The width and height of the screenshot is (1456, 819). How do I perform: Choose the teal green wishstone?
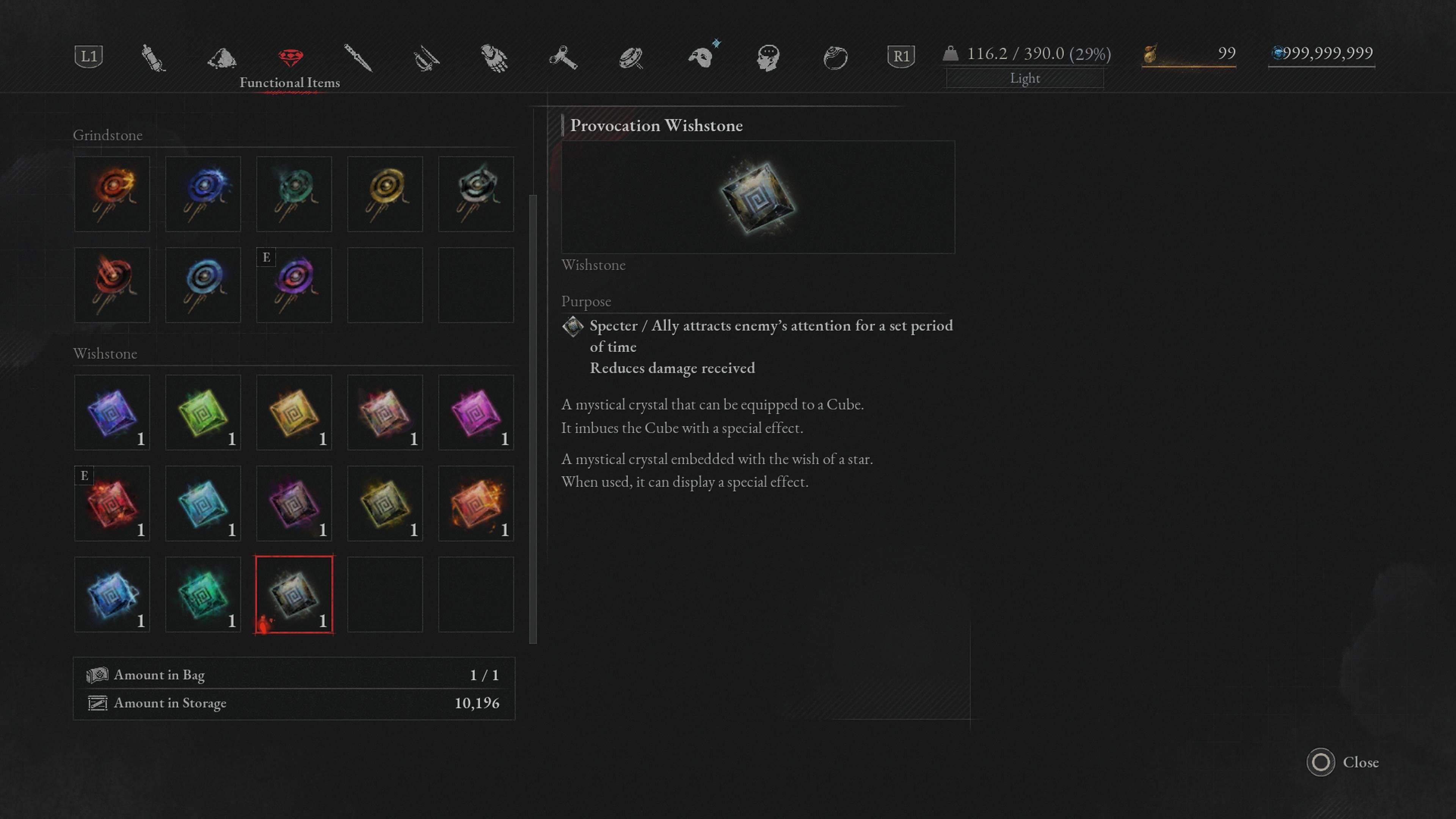[203, 594]
